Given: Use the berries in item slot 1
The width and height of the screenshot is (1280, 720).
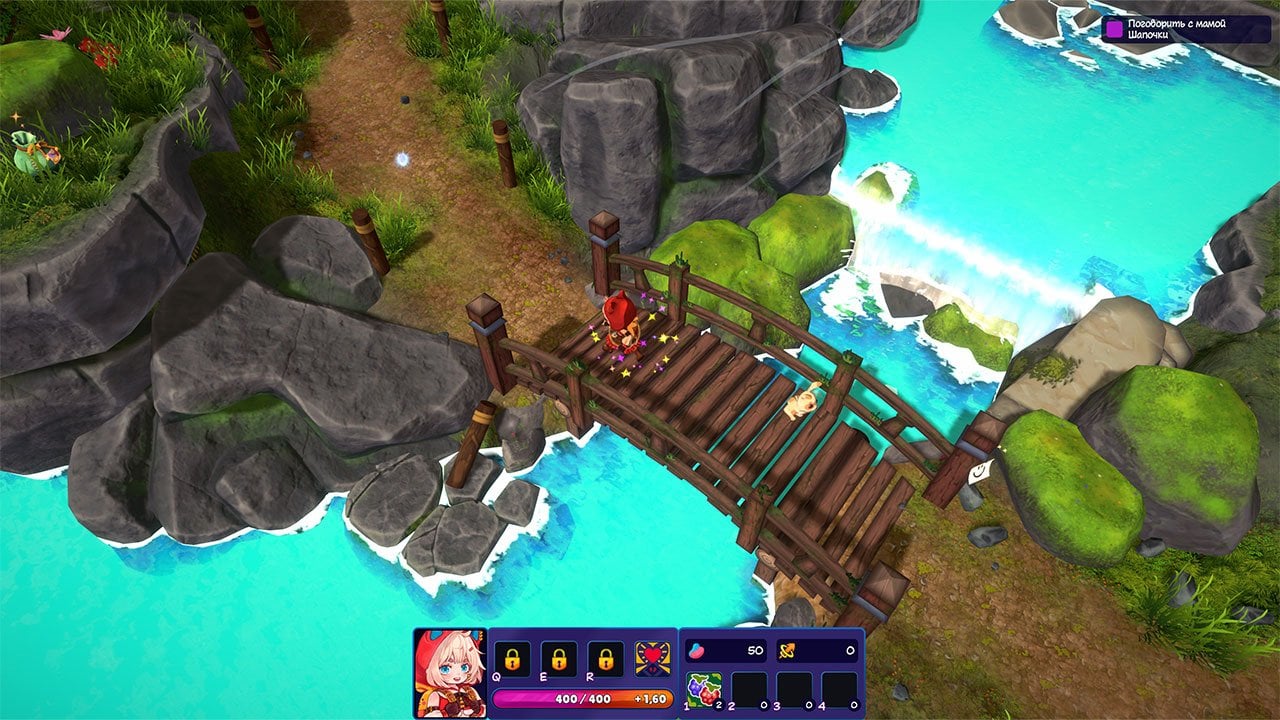Looking at the screenshot, I should pyautogui.click(x=704, y=689).
